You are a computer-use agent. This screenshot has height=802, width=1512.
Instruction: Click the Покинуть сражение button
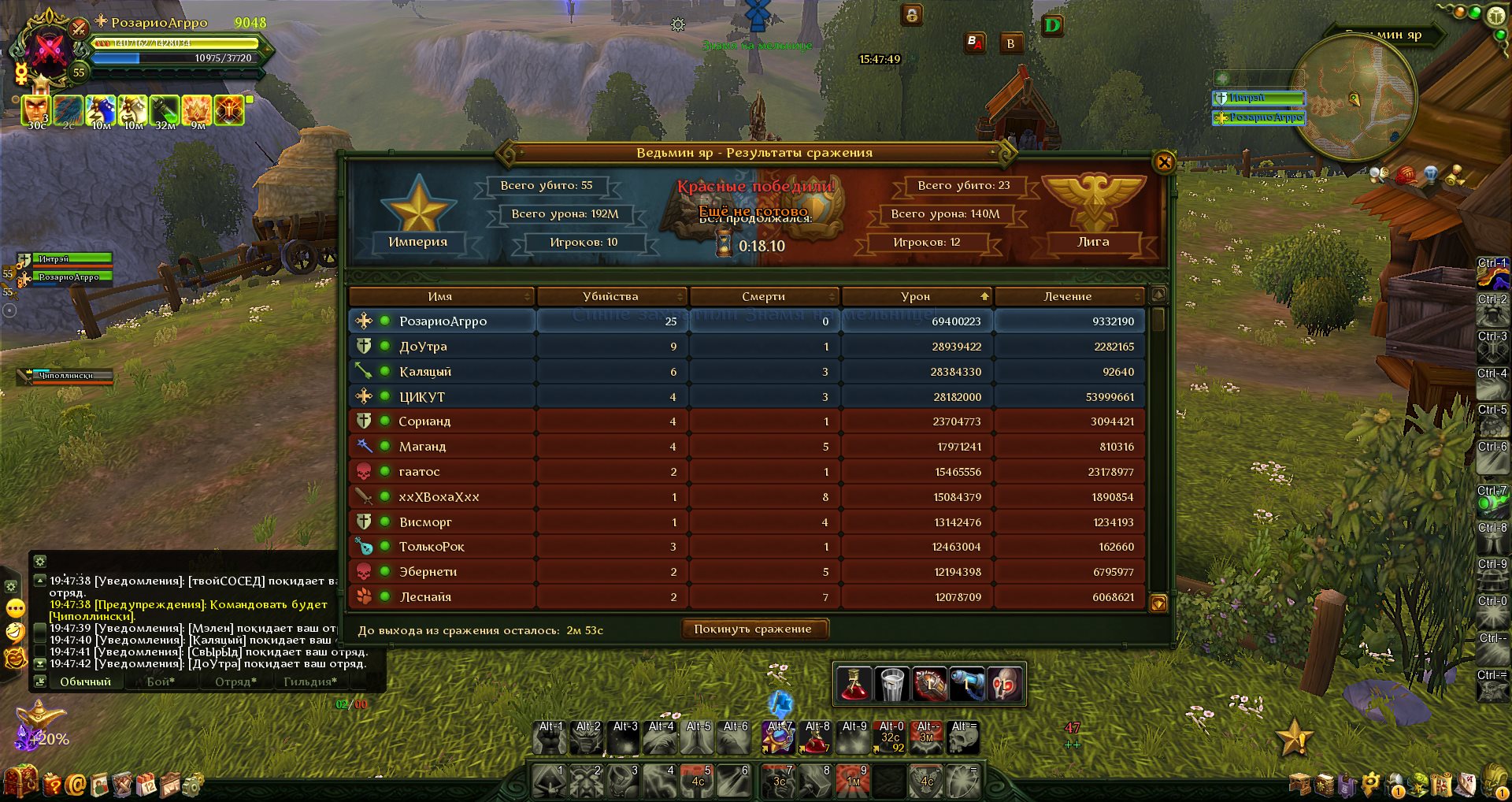tap(753, 629)
